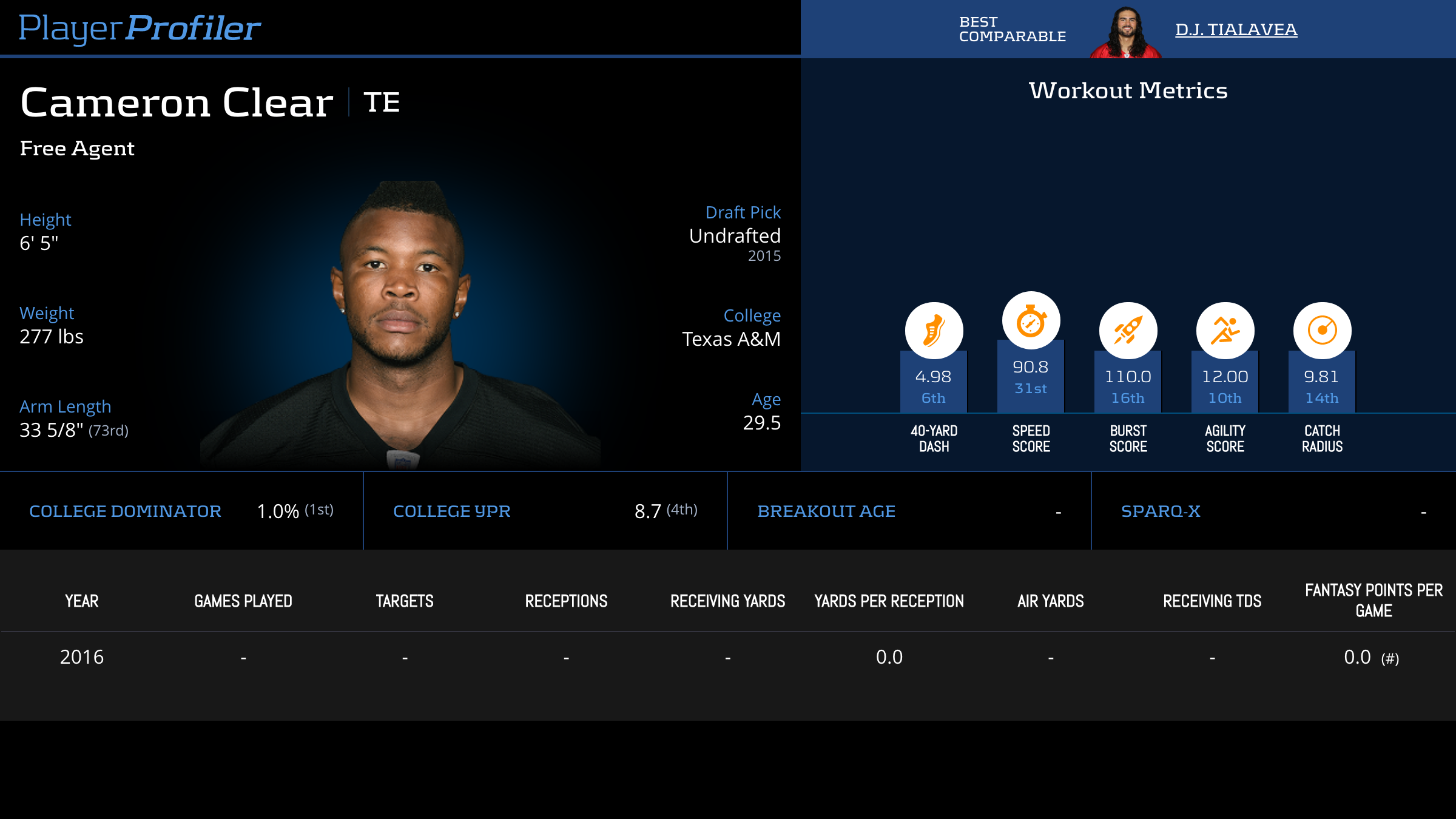Click the College Dominator metric label
This screenshot has width=1456, height=819.
coord(125,511)
